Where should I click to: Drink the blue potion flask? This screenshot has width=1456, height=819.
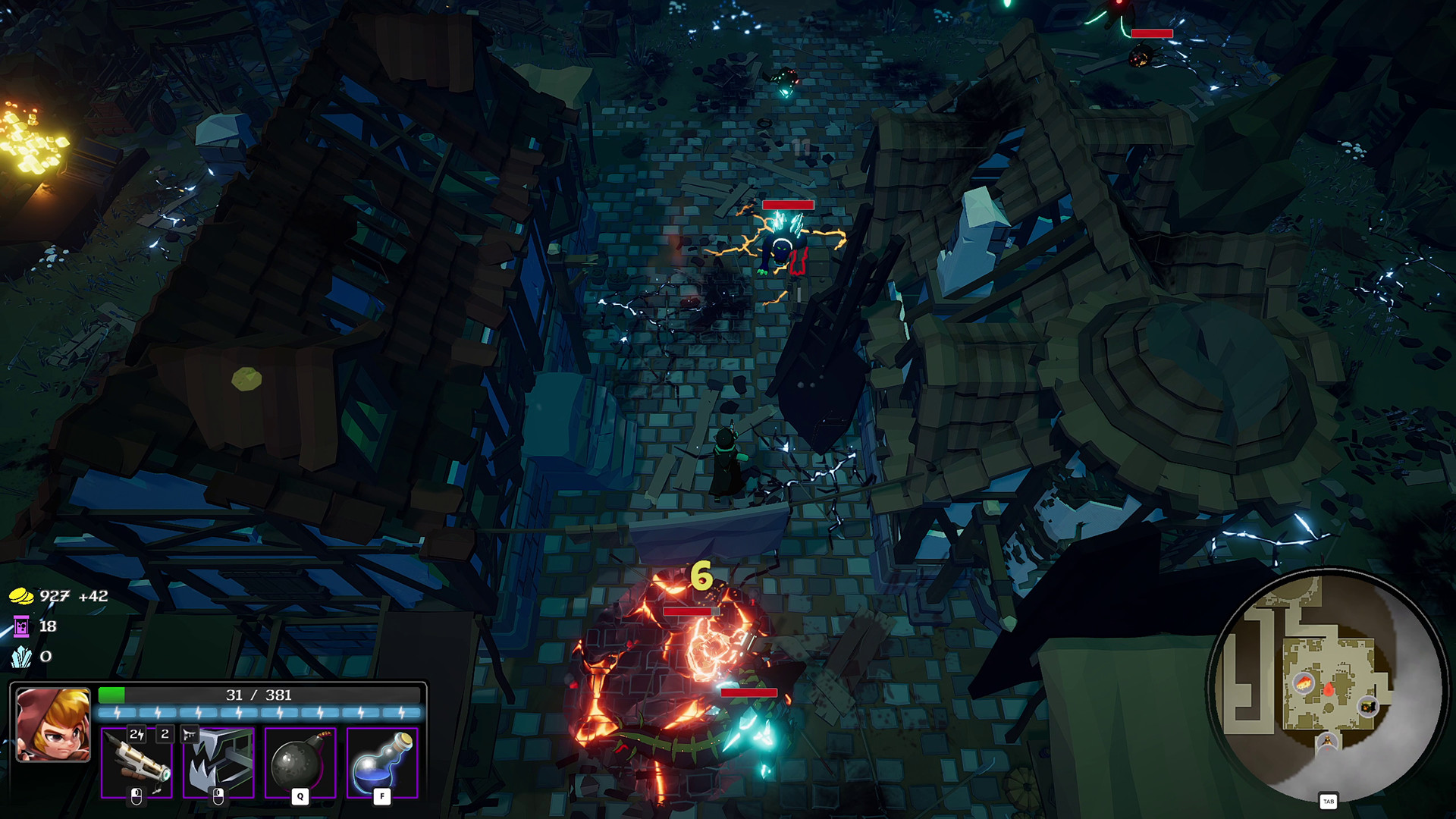382,763
